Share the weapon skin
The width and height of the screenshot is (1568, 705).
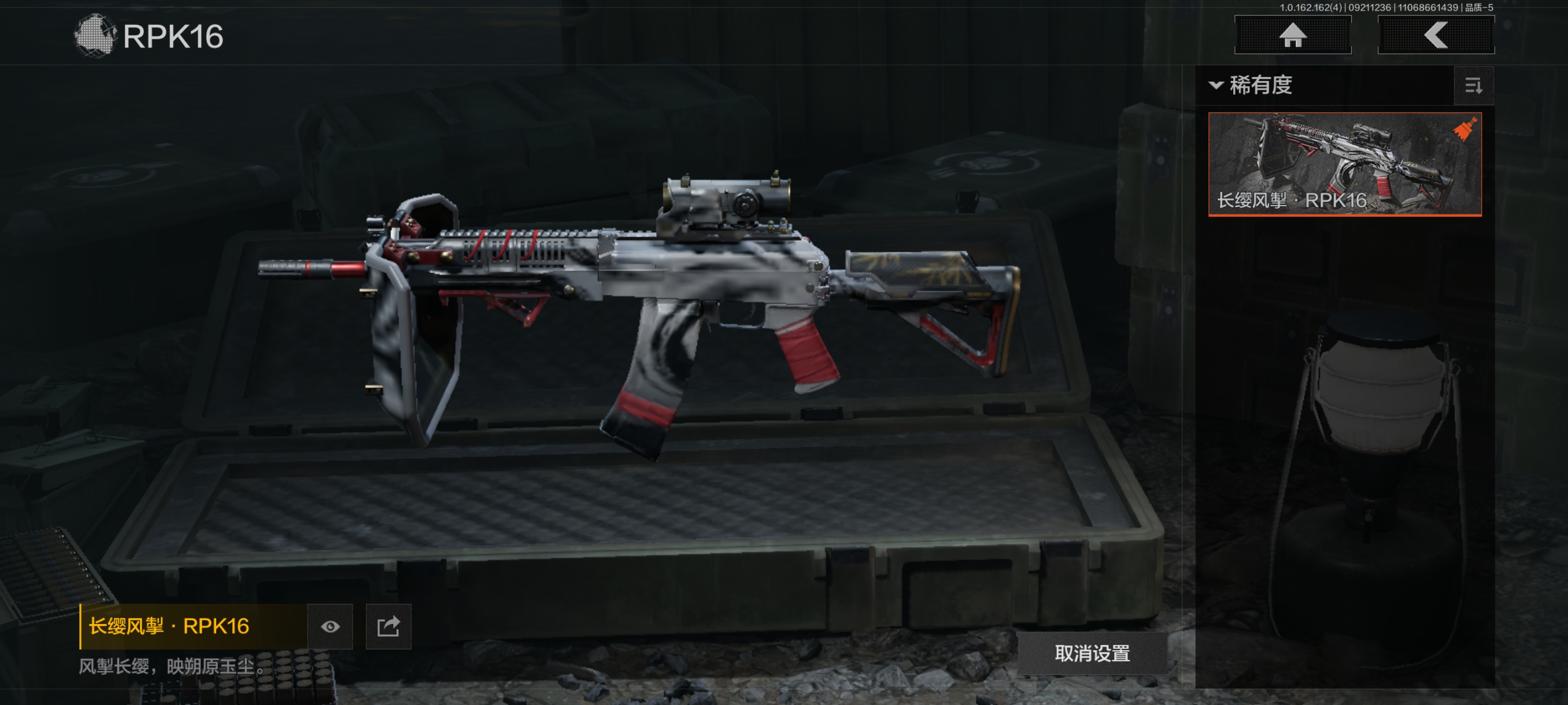(389, 626)
